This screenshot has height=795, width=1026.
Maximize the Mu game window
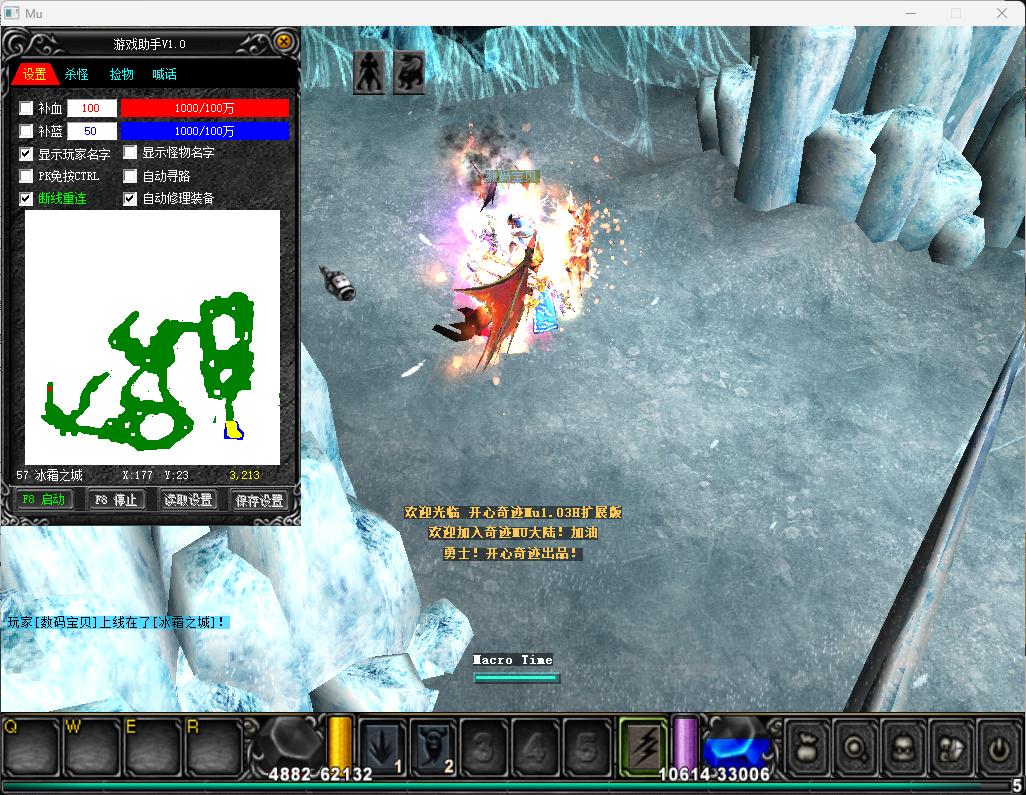coord(955,13)
